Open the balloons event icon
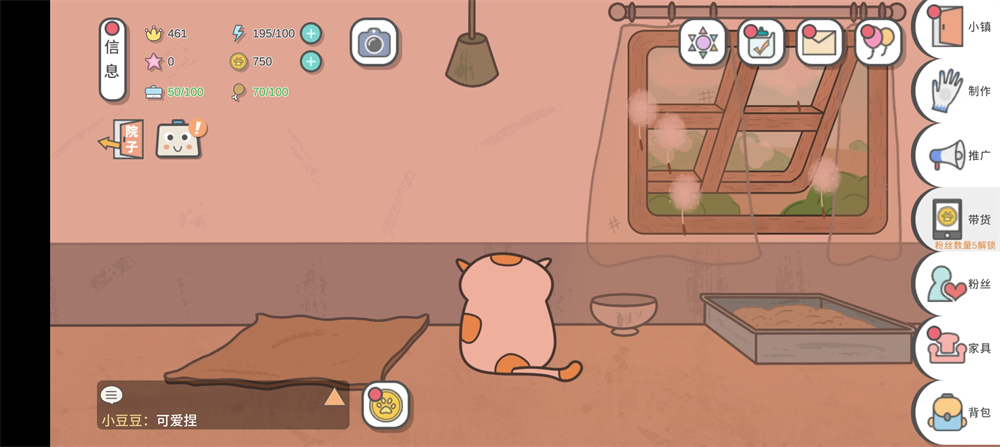Screen dimensions: 1000x447 (878, 43)
